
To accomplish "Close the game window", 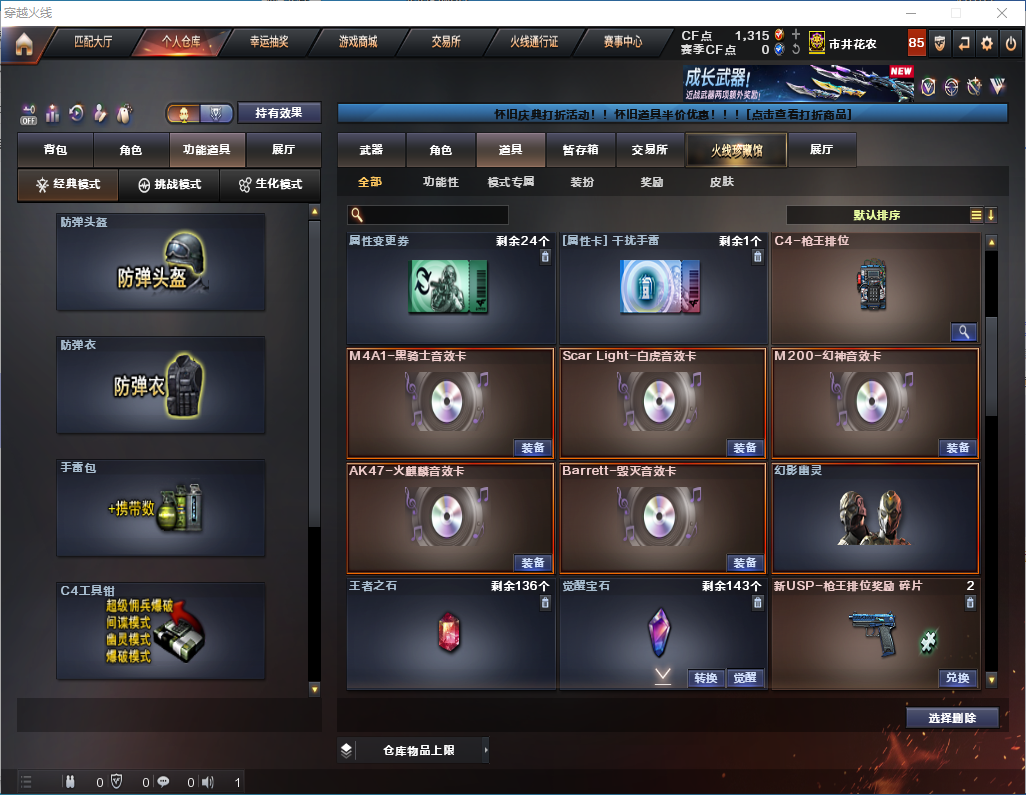I will tap(1003, 12).
